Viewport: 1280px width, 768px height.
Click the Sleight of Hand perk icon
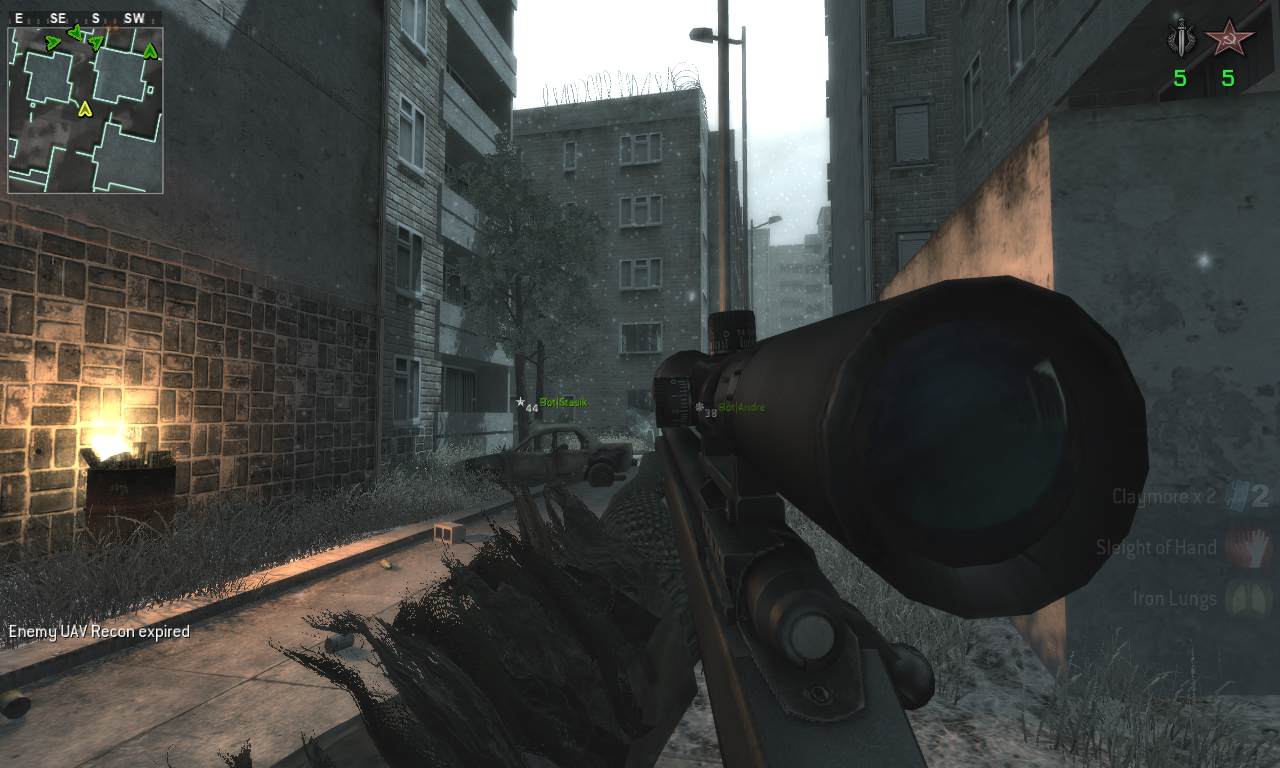(1247, 547)
